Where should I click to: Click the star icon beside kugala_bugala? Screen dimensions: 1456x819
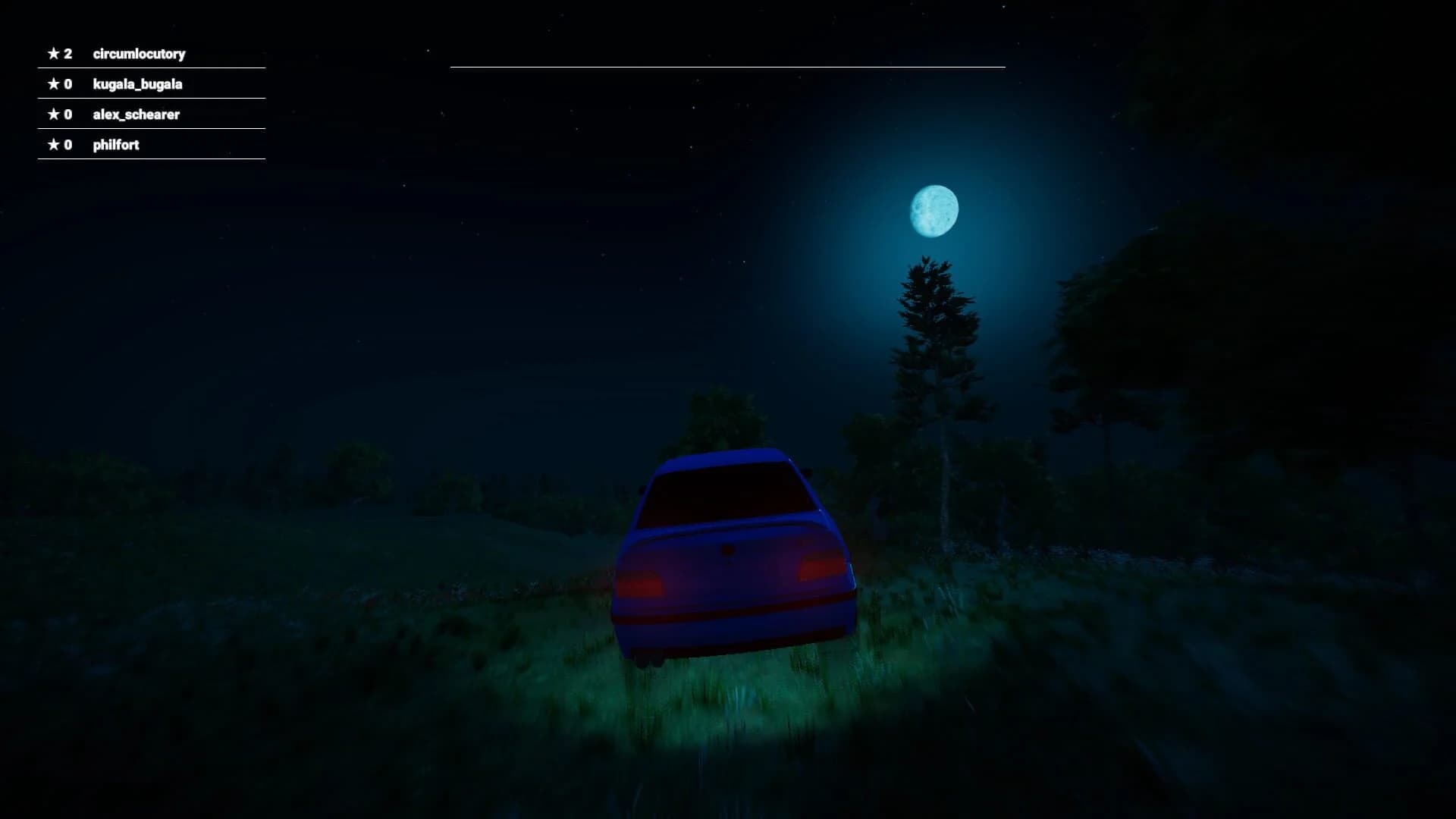pos(53,84)
